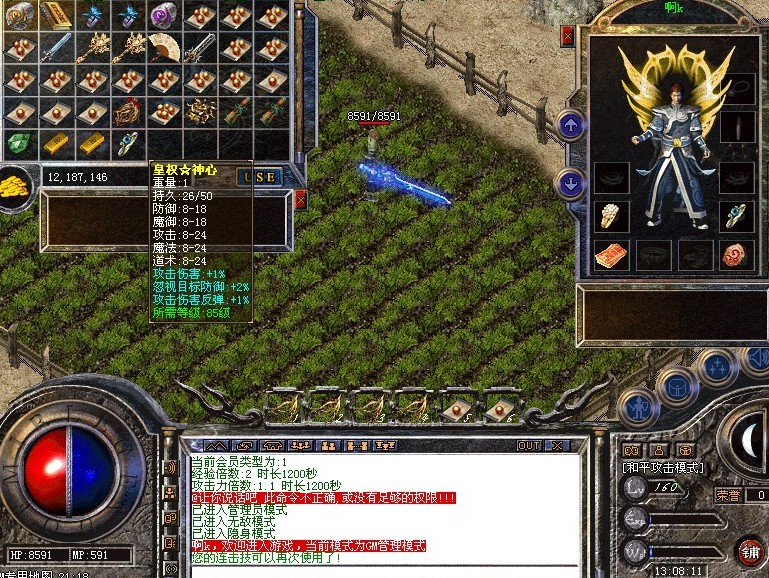
Task: Click the USE button in the bag
Action: 258,177
